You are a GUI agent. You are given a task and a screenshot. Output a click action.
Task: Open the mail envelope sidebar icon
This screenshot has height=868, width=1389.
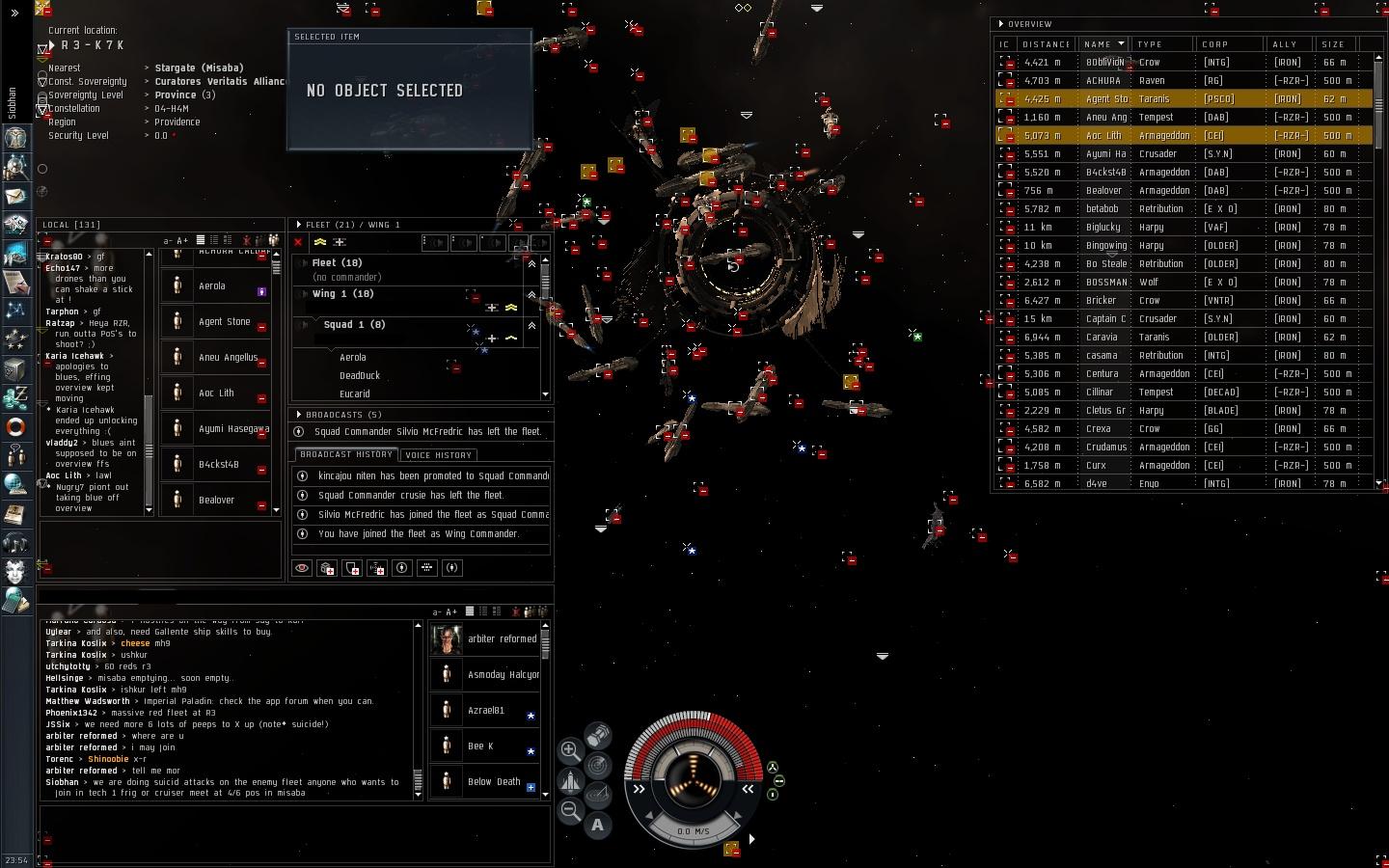pyautogui.click(x=15, y=197)
